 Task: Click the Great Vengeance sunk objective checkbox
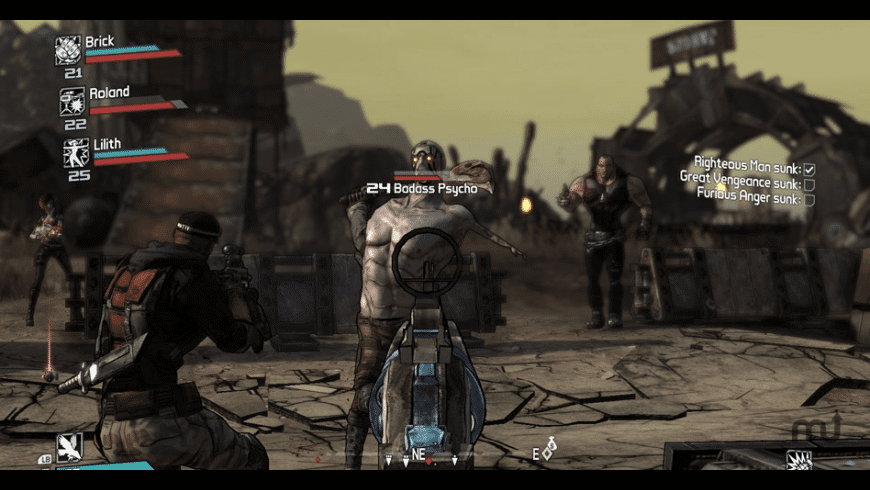point(809,184)
